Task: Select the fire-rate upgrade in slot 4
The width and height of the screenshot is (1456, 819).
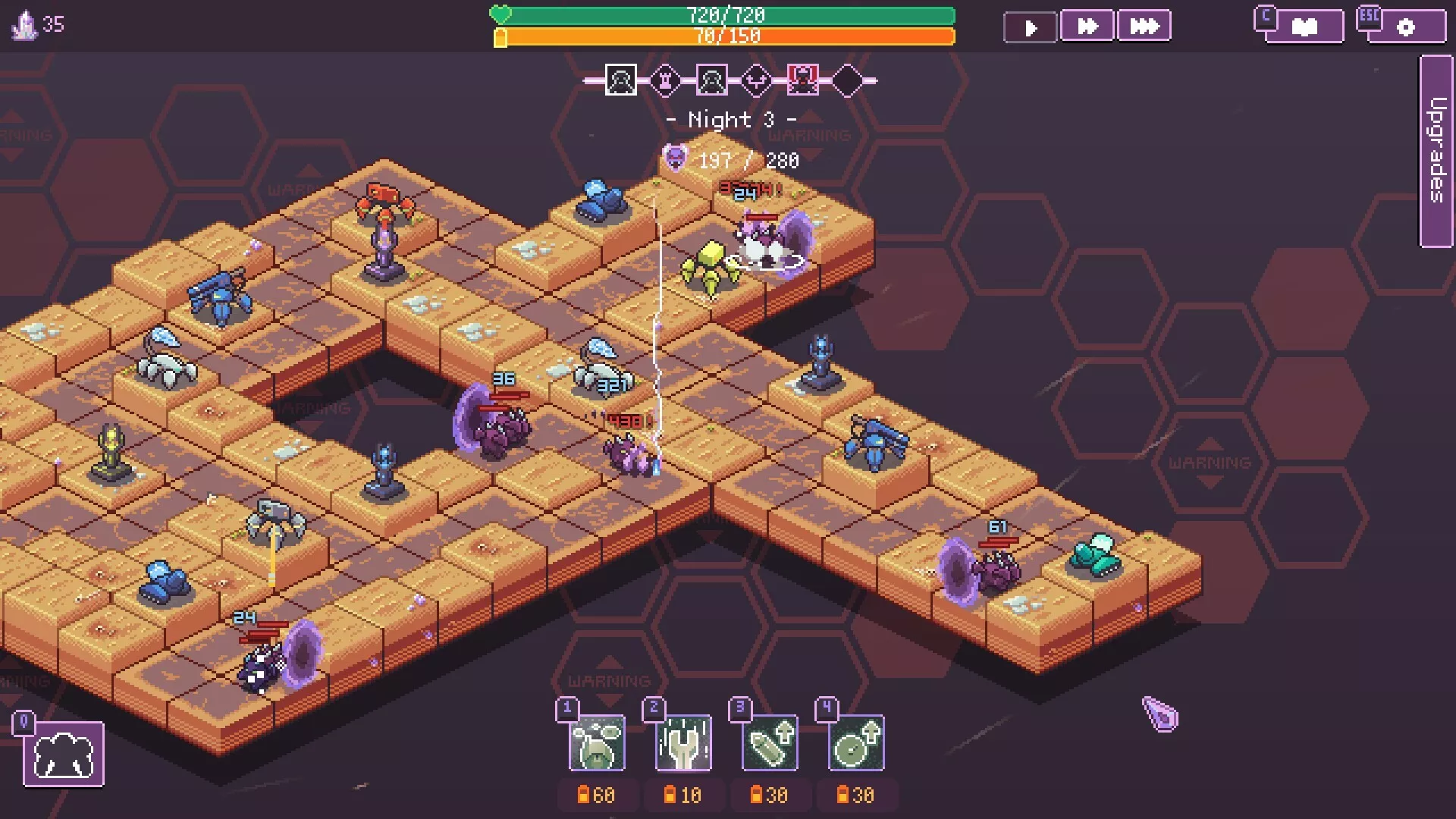Action: tap(855, 744)
